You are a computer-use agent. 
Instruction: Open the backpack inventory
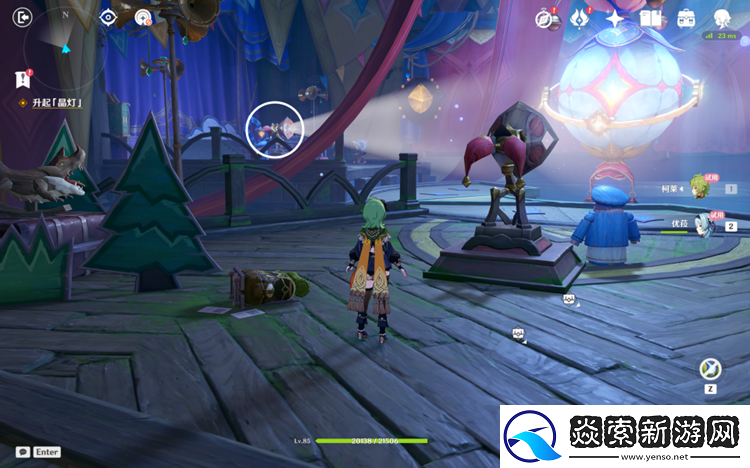[686, 18]
